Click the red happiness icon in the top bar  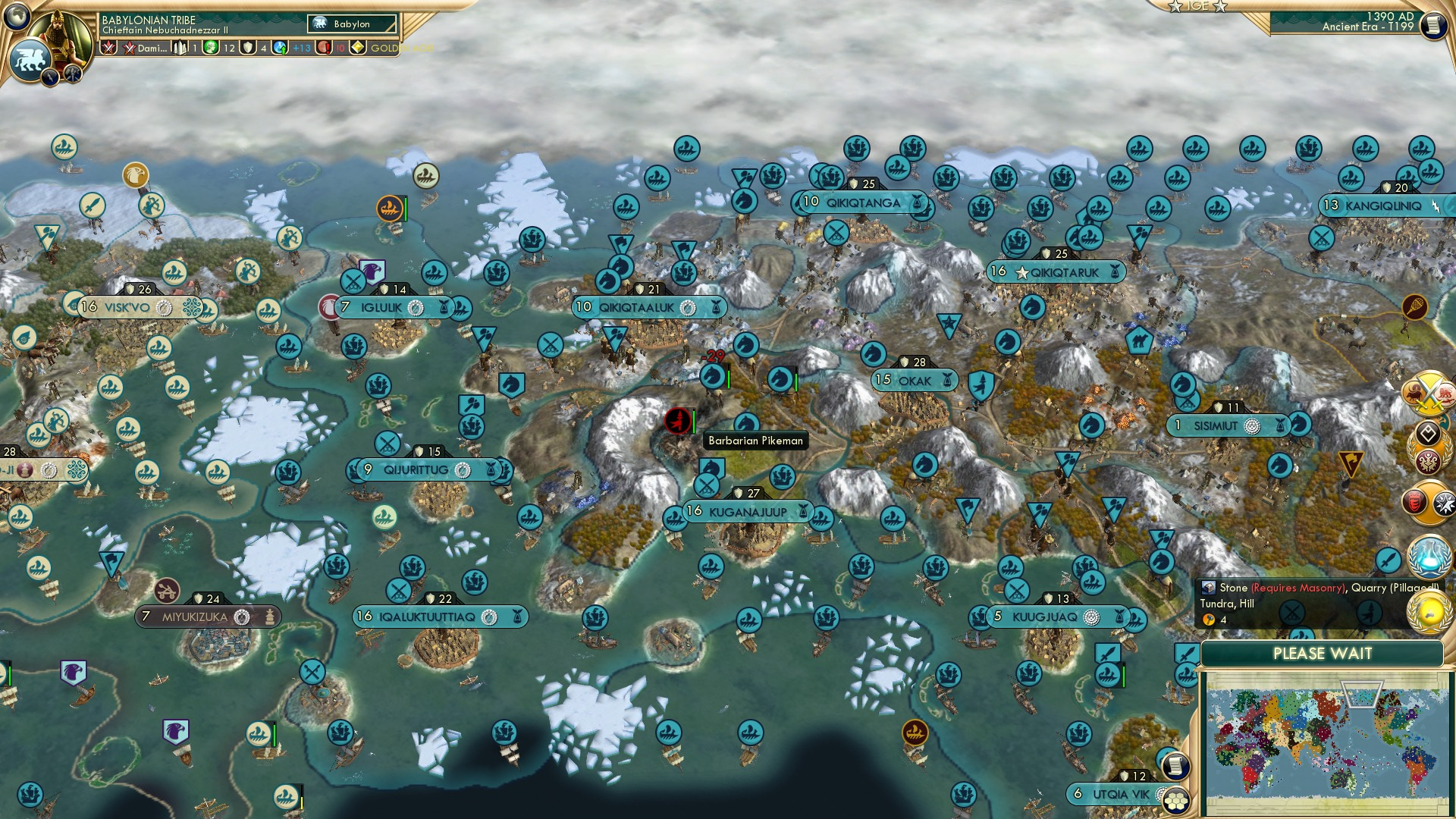pyautogui.click(x=324, y=47)
